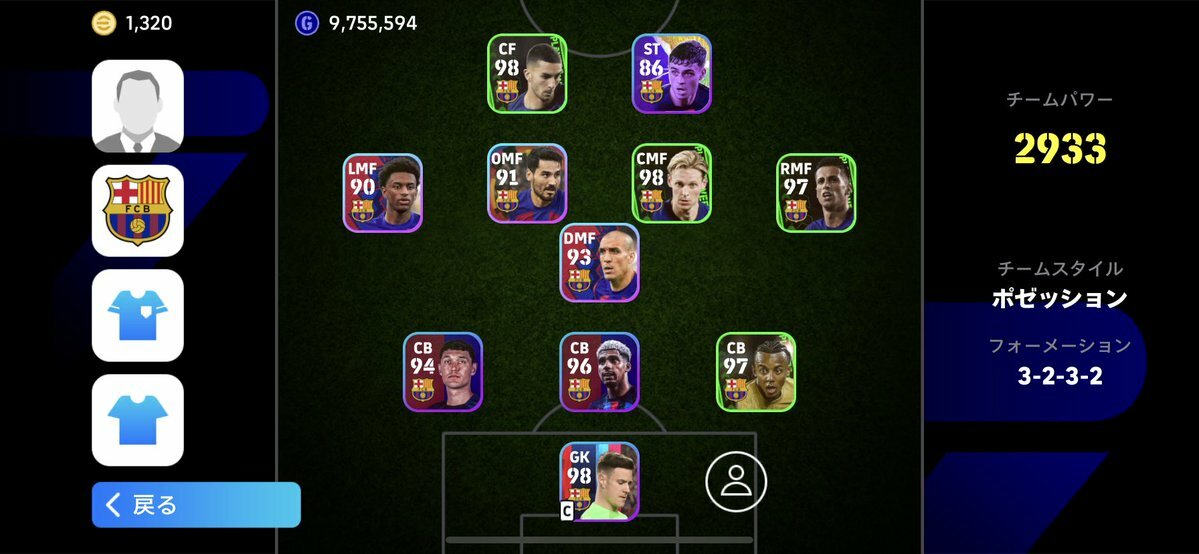Viewport: 1199px width, 554px height.
Task: Go back with the 戻る button
Action: pos(196,505)
